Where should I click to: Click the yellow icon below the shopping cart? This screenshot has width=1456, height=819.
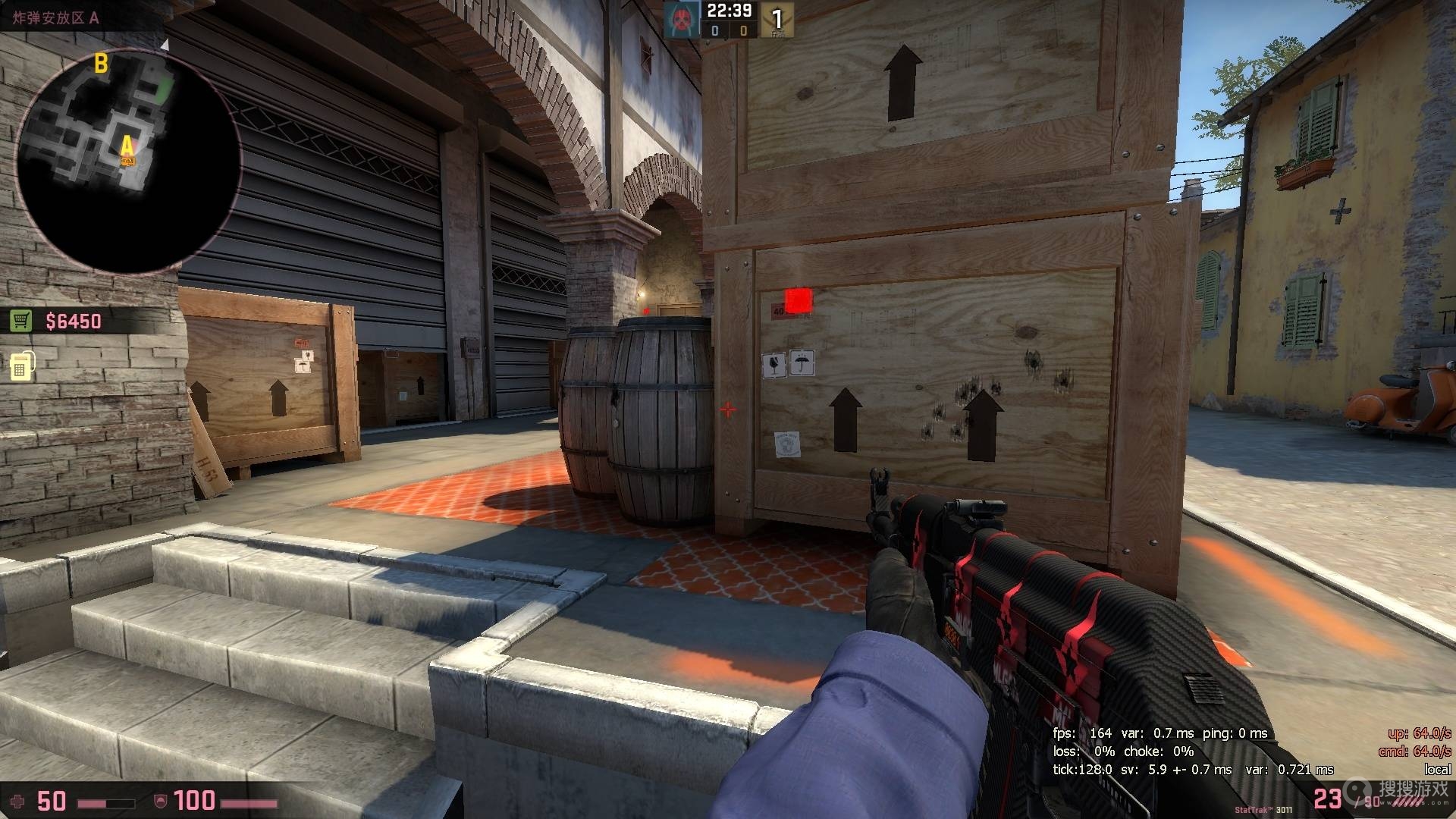[21, 366]
